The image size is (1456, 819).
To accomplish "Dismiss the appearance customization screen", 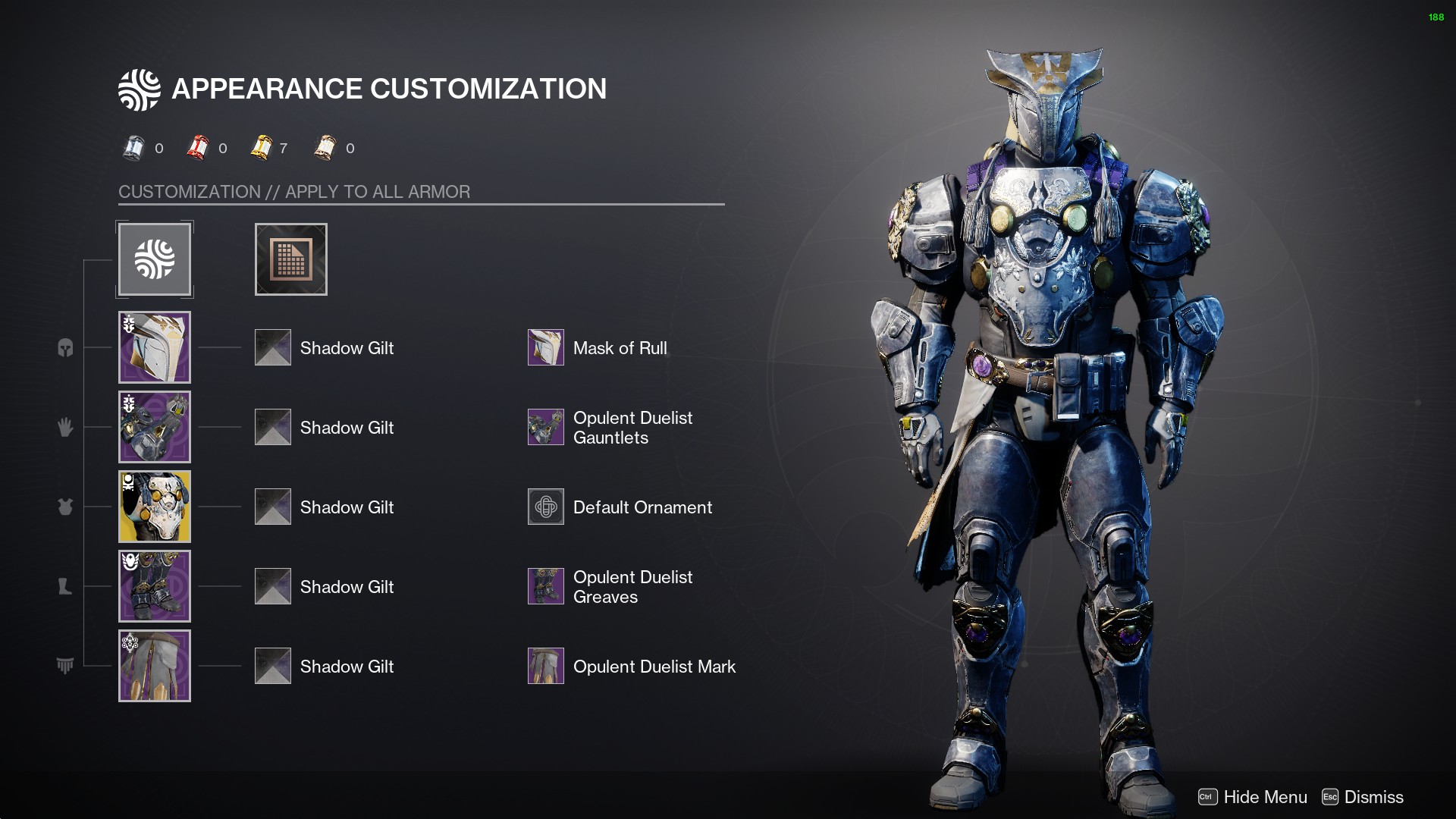I will pyautogui.click(x=1363, y=797).
